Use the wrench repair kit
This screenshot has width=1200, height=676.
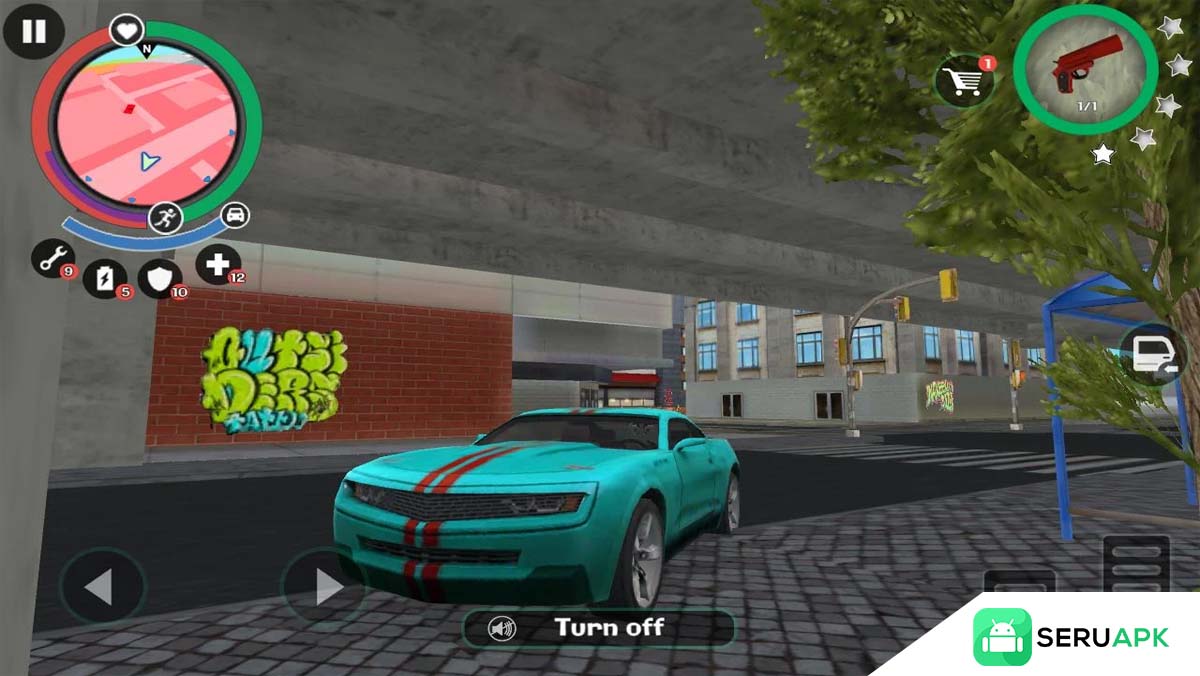click(x=52, y=258)
